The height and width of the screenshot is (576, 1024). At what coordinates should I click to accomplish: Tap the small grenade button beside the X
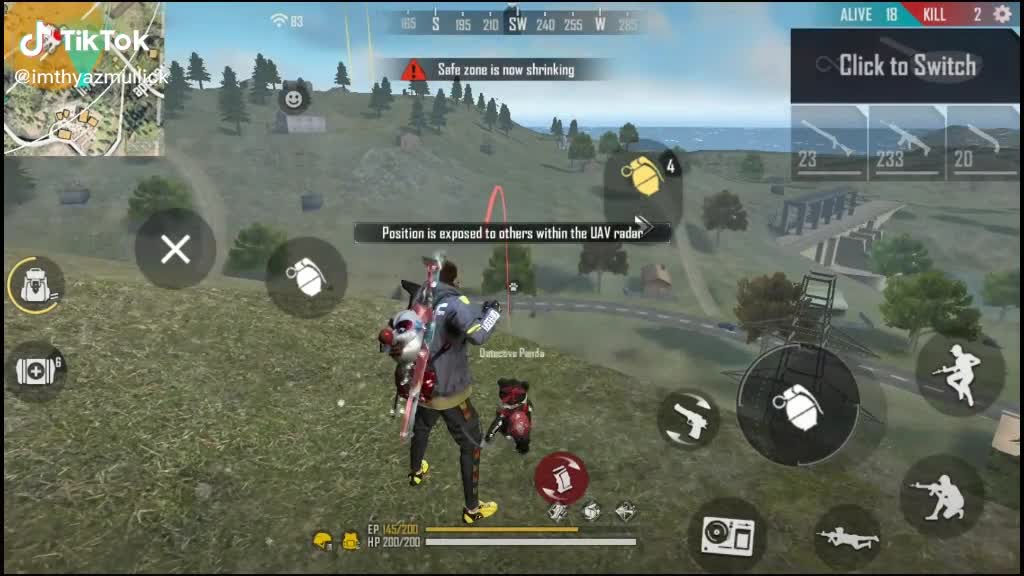click(306, 277)
